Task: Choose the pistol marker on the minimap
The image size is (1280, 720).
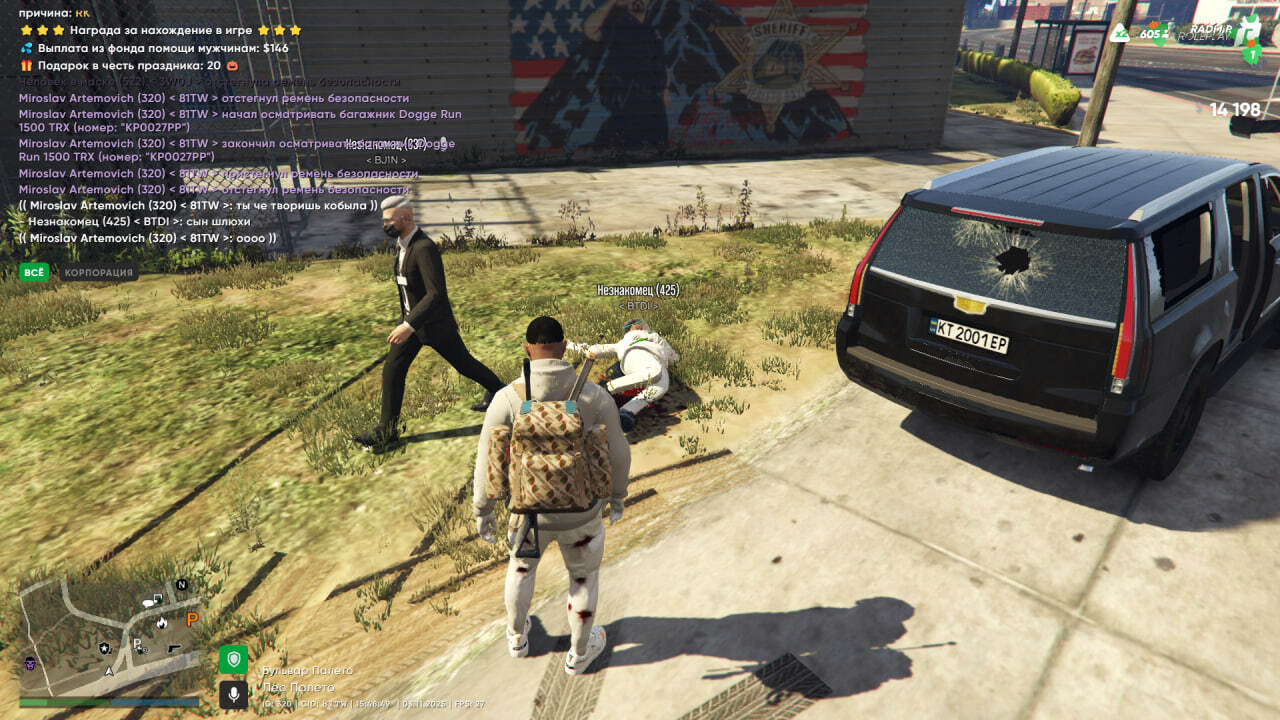Action: 174,650
